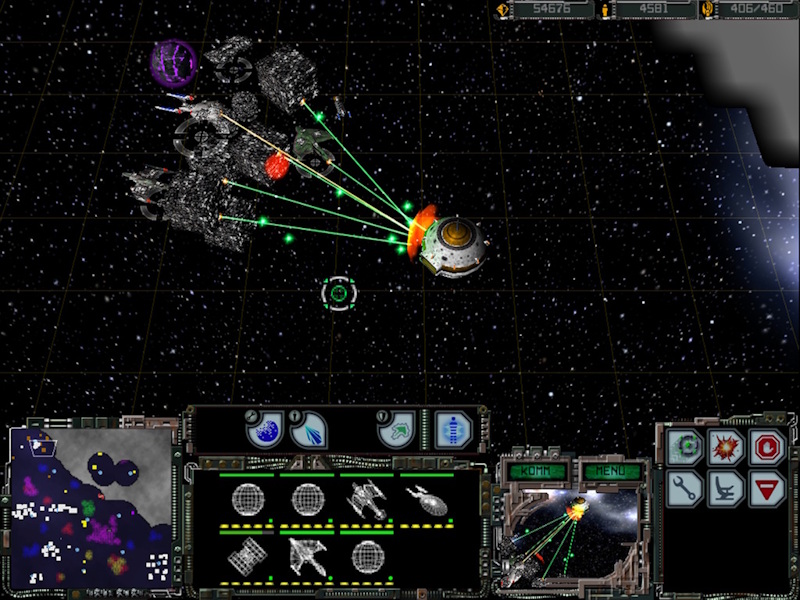Select the Federation starship in the group panel
The width and height of the screenshot is (800, 600).
pyautogui.click(x=426, y=498)
